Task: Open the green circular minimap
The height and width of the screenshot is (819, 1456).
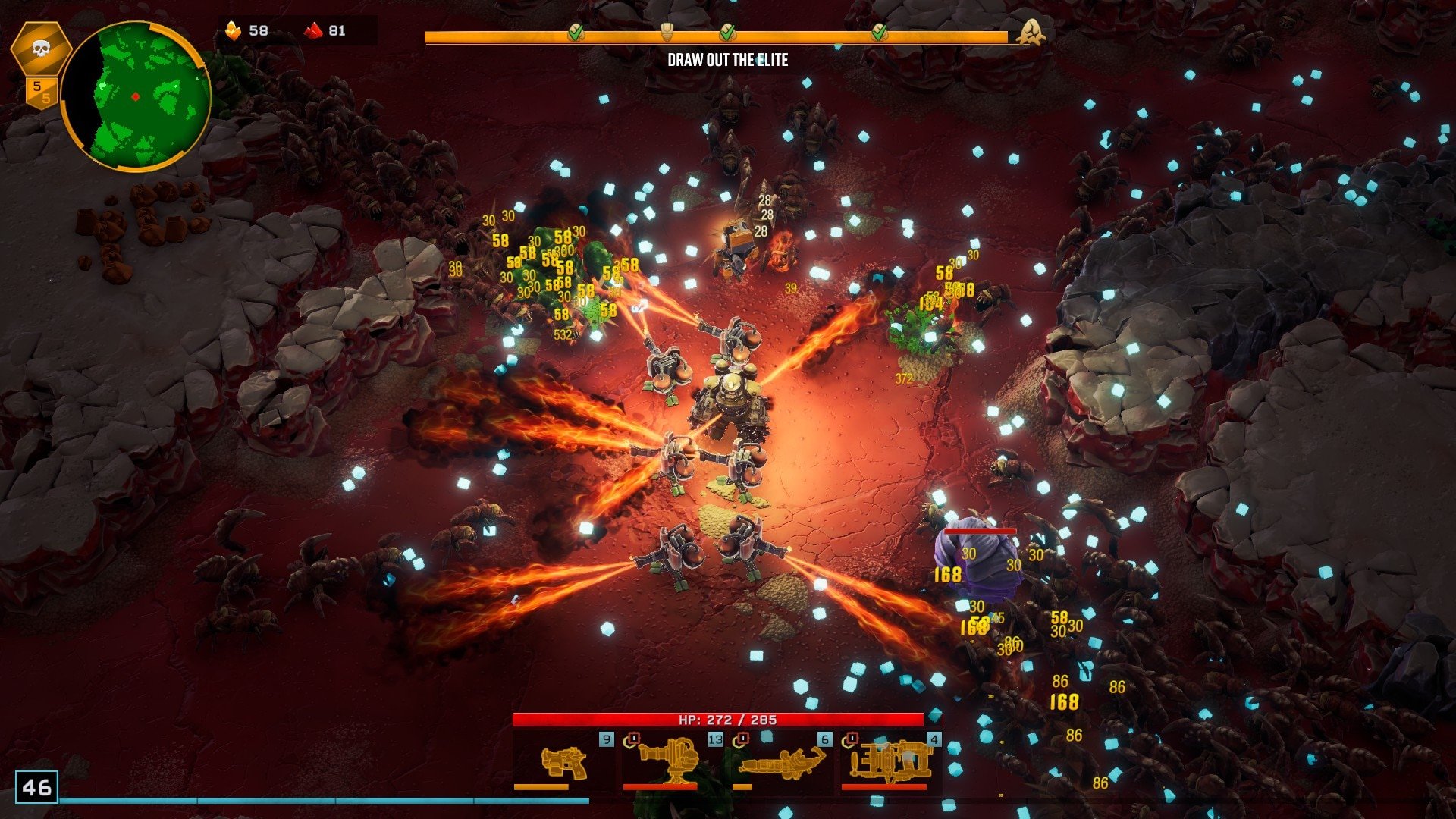Action: pos(136,96)
